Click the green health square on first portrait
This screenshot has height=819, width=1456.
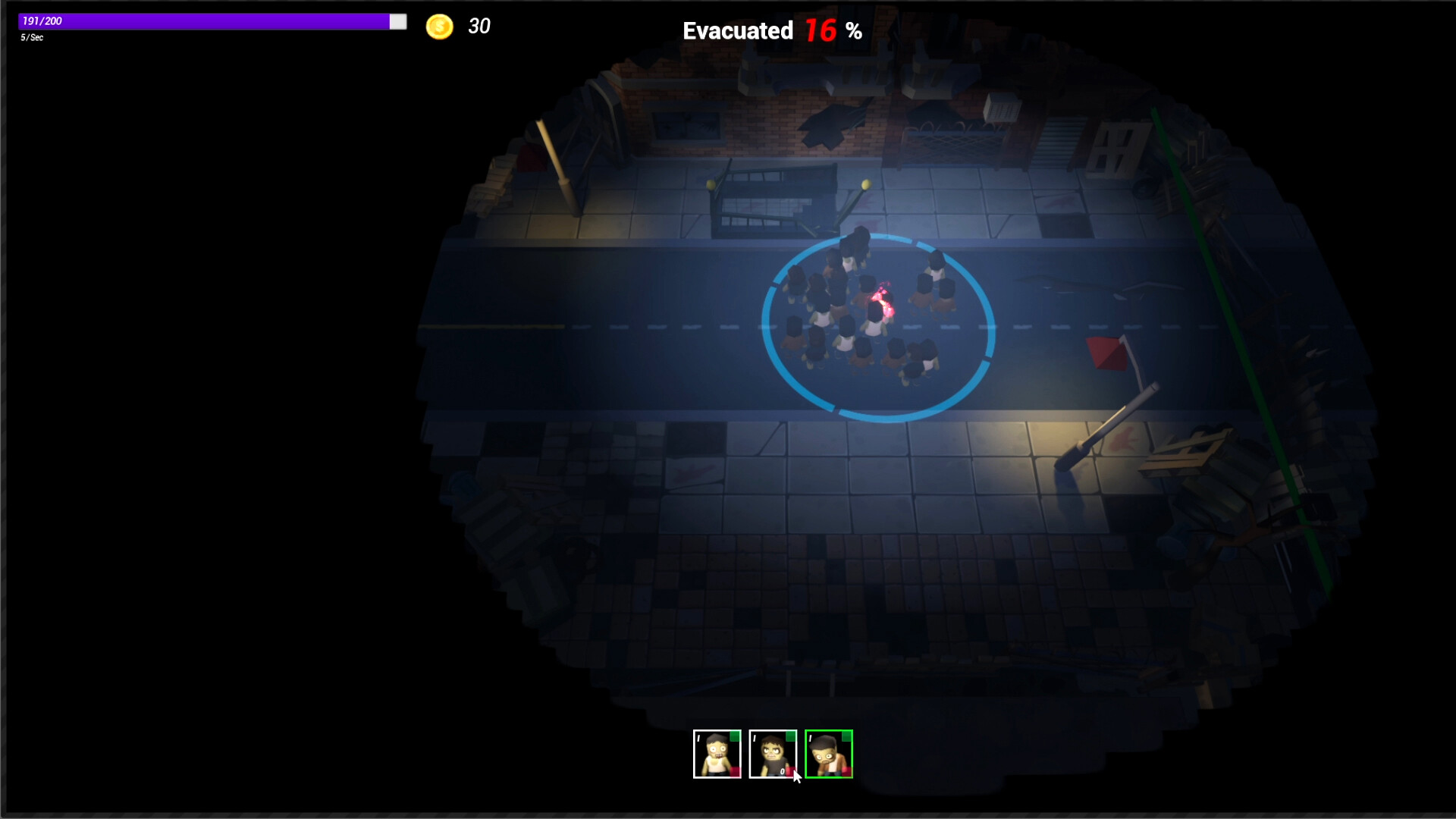tap(734, 736)
